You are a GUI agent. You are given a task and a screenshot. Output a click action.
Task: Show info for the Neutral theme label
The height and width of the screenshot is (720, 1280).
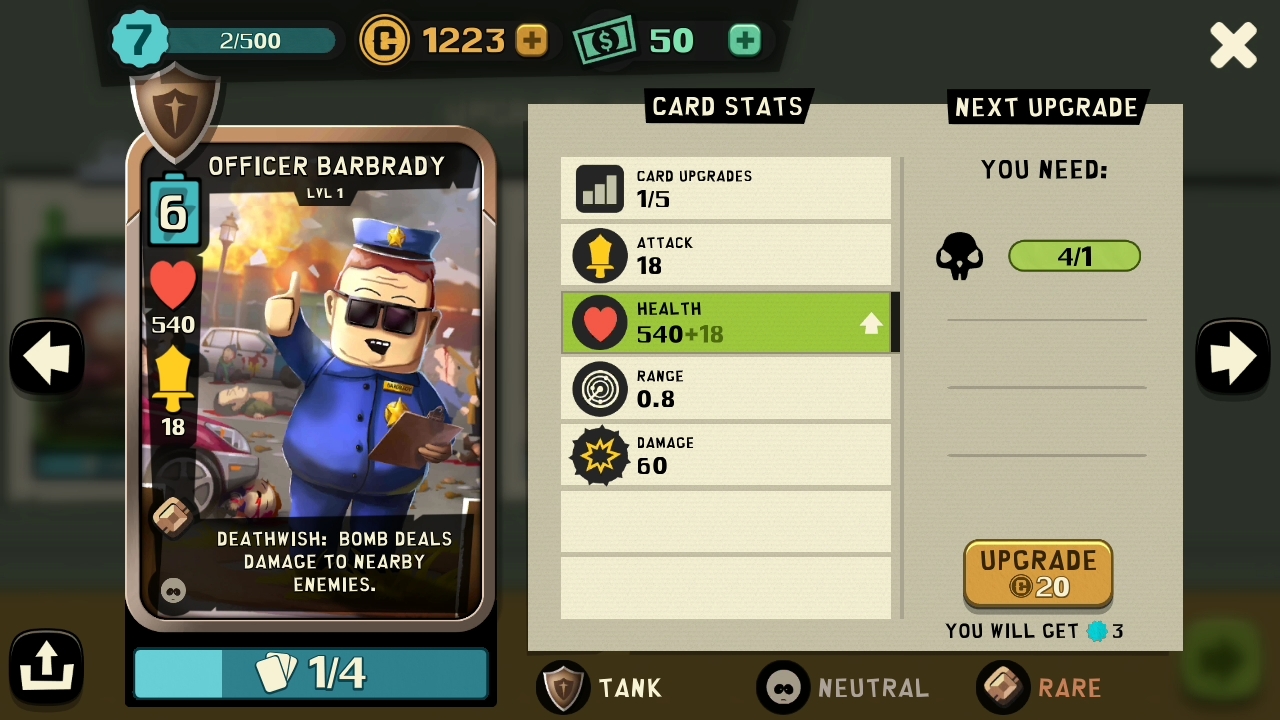click(x=843, y=688)
